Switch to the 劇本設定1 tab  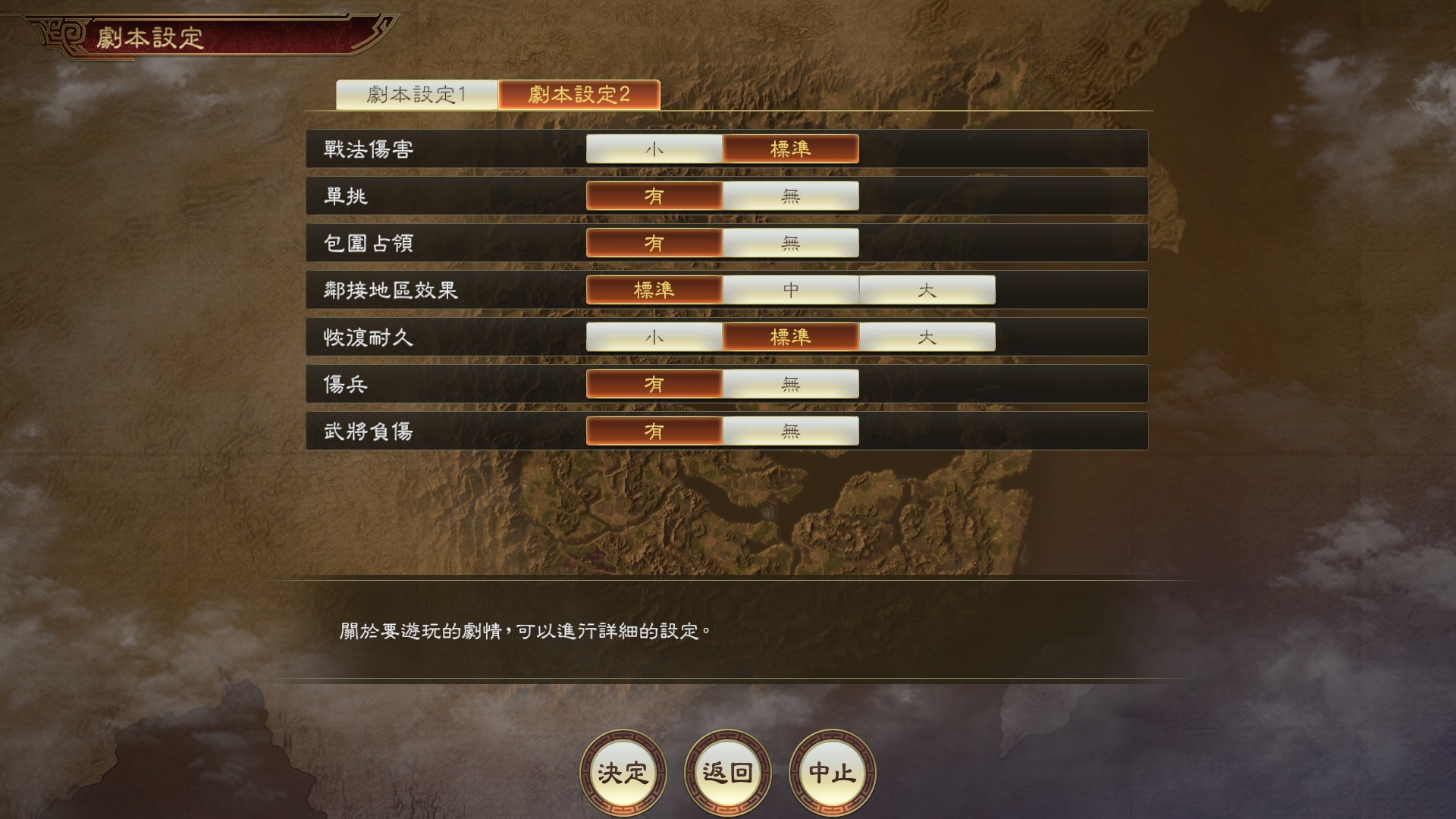click(418, 96)
